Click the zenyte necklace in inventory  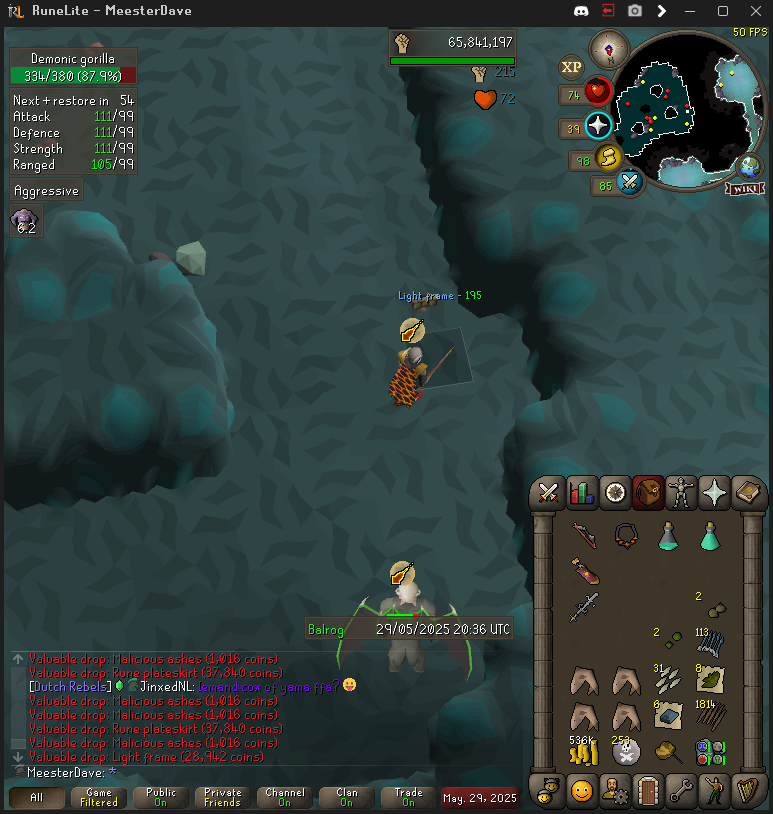coord(627,535)
